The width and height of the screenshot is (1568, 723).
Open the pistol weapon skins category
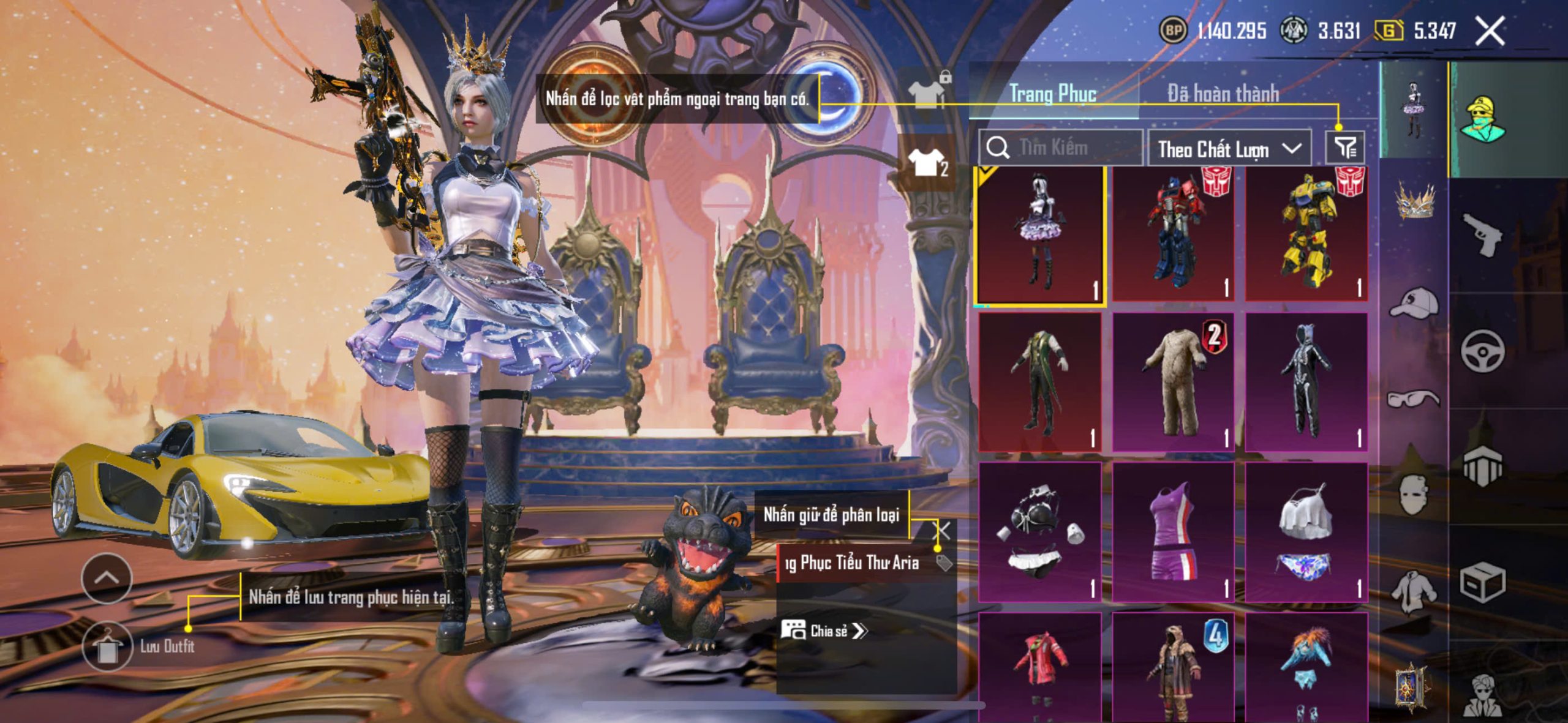1482,235
